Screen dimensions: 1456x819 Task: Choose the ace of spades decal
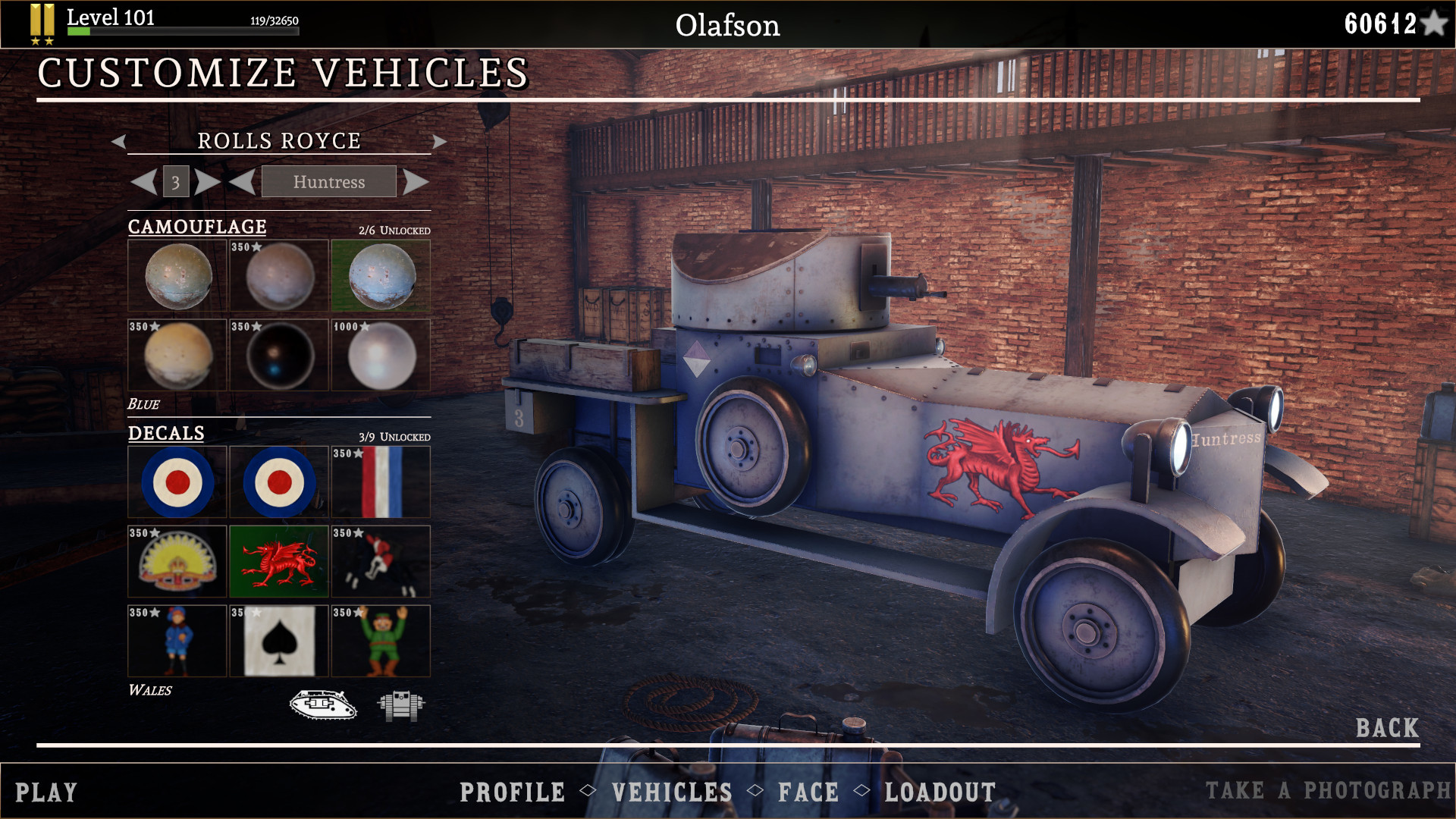pyautogui.click(x=278, y=642)
